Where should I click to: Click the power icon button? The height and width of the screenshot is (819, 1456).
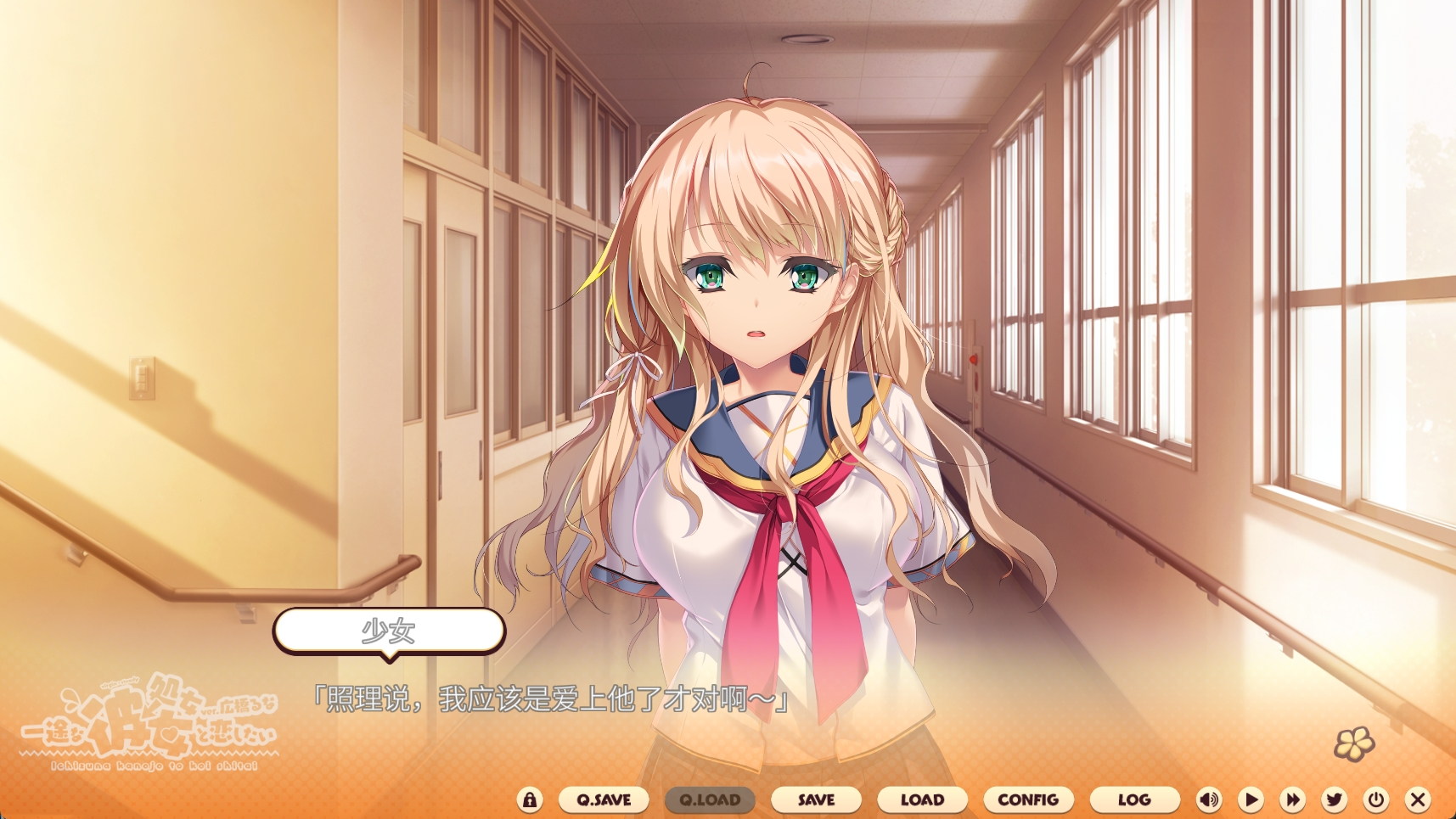(x=1376, y=799)
